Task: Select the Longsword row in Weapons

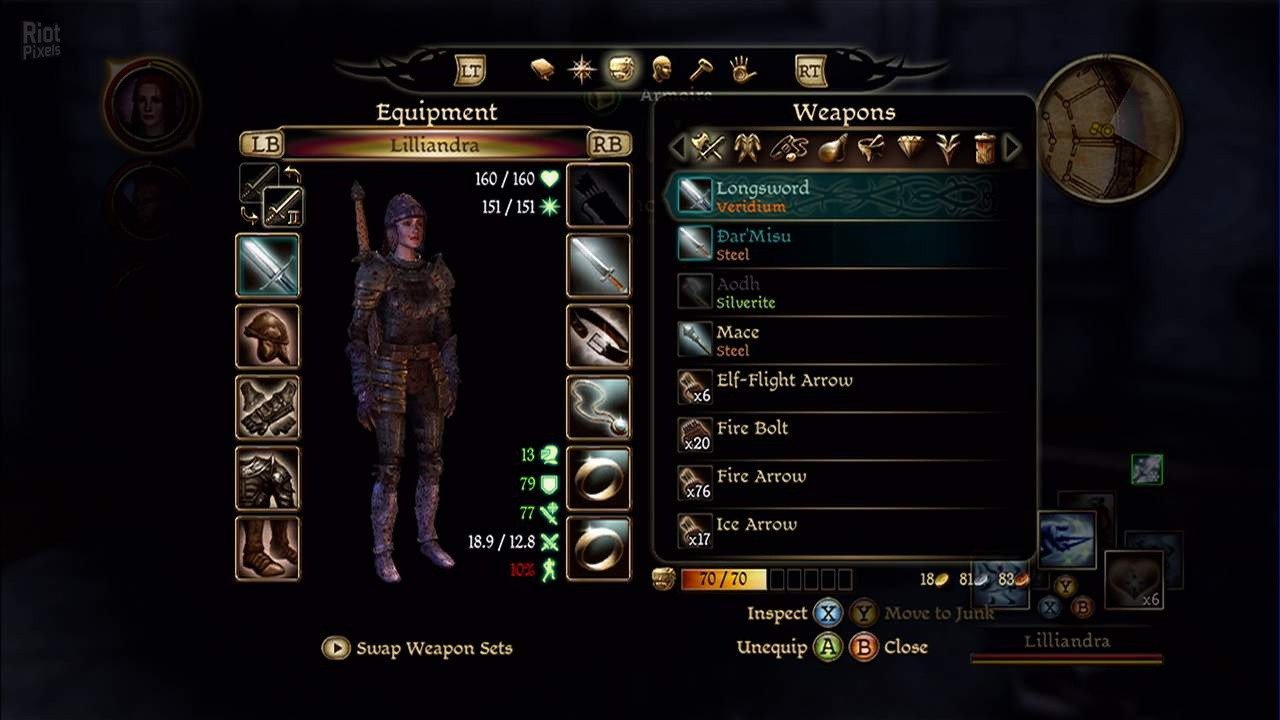Action: click(x=840, y=196)
